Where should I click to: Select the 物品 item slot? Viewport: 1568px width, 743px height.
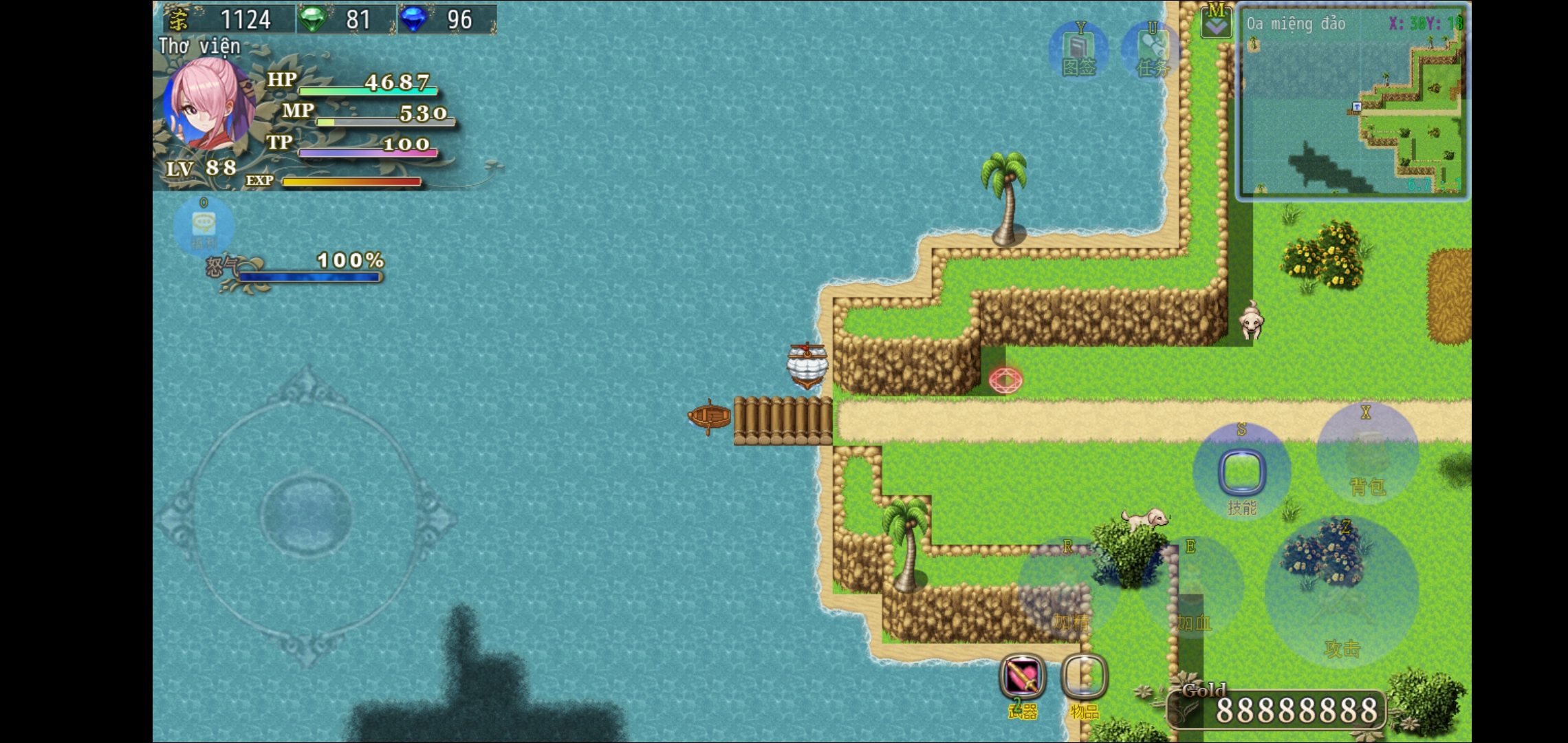click(1085, 677)
